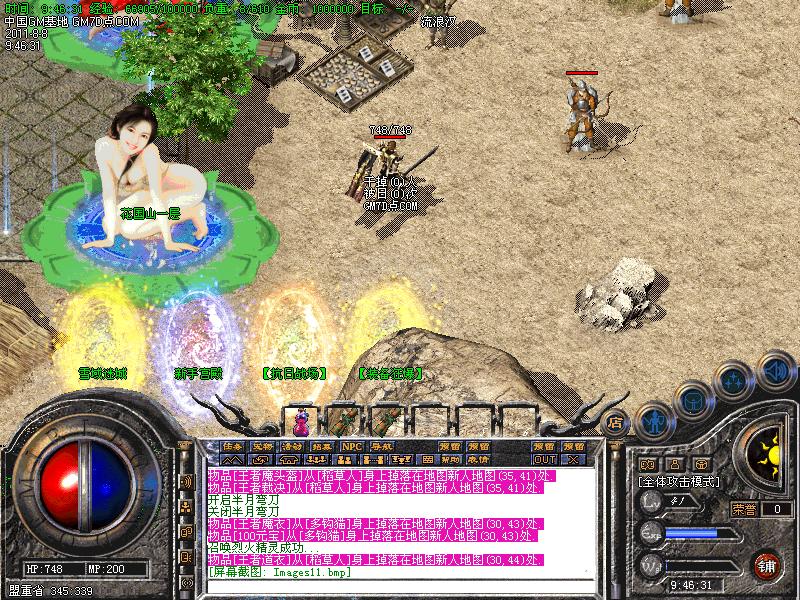Click the OUT button
800x600 pixels.
click(544, 459)
